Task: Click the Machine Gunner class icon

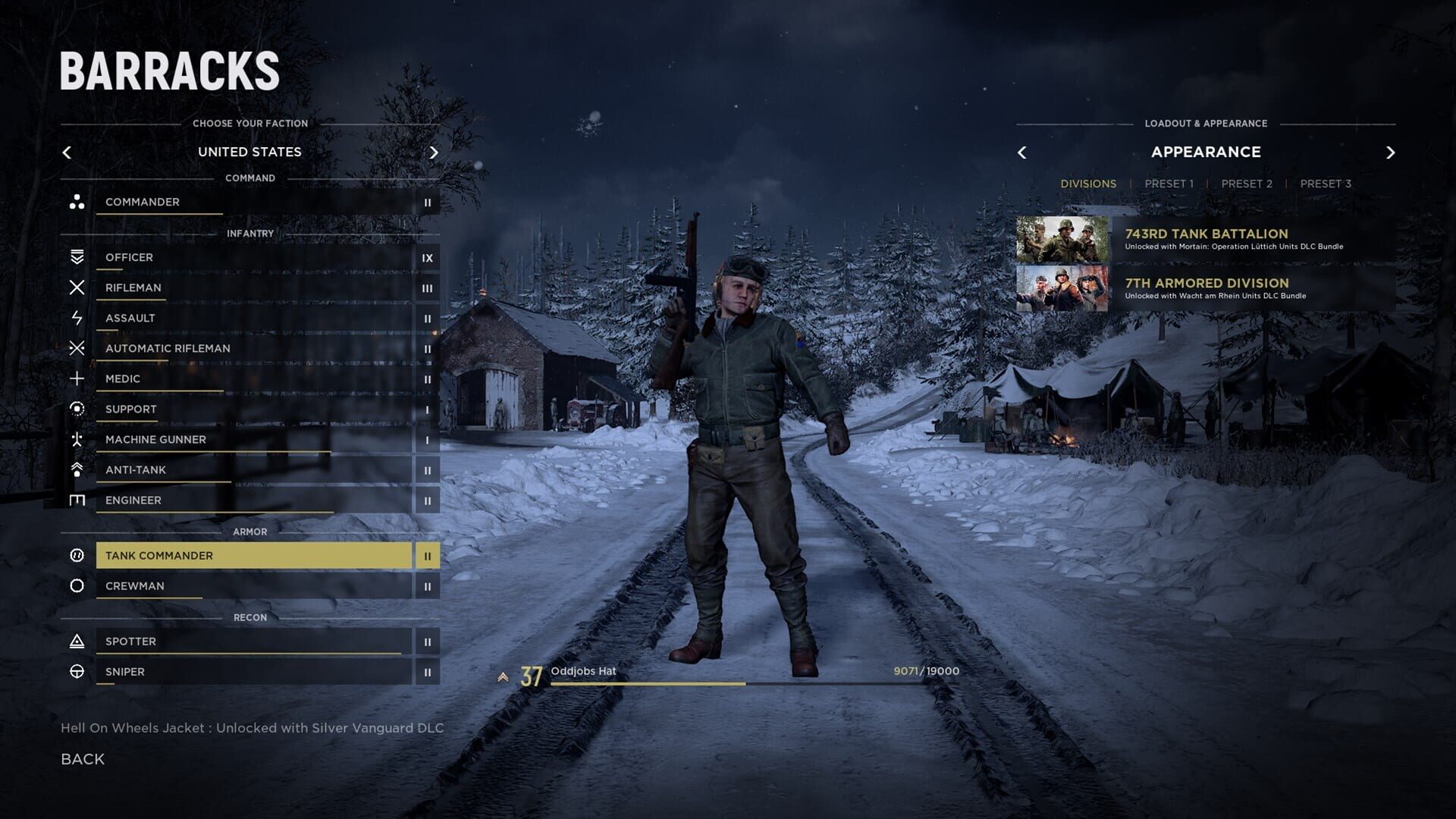Action: [x=77, y=439]
